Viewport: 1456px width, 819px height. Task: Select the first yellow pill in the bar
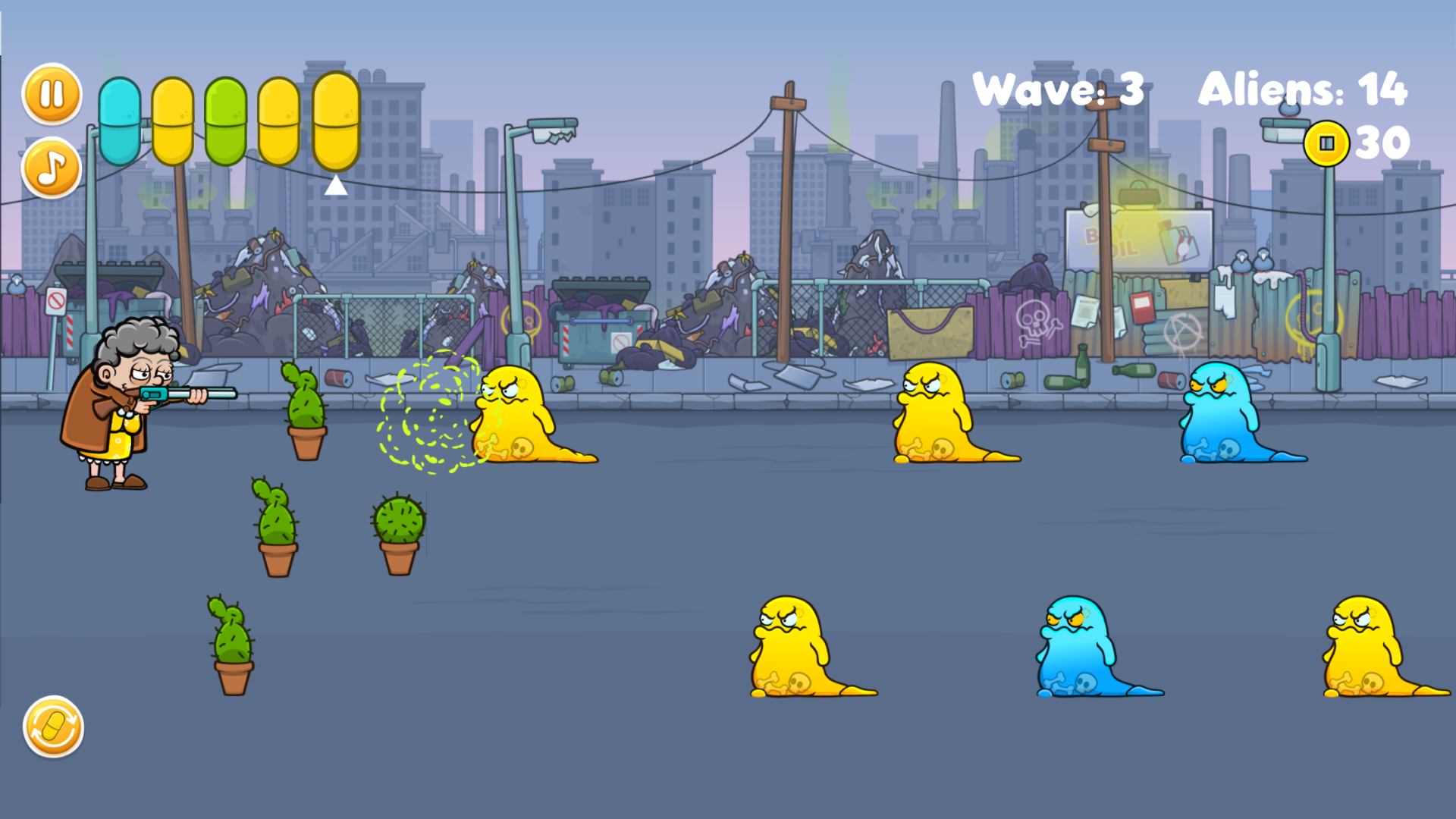click(171, 121)
